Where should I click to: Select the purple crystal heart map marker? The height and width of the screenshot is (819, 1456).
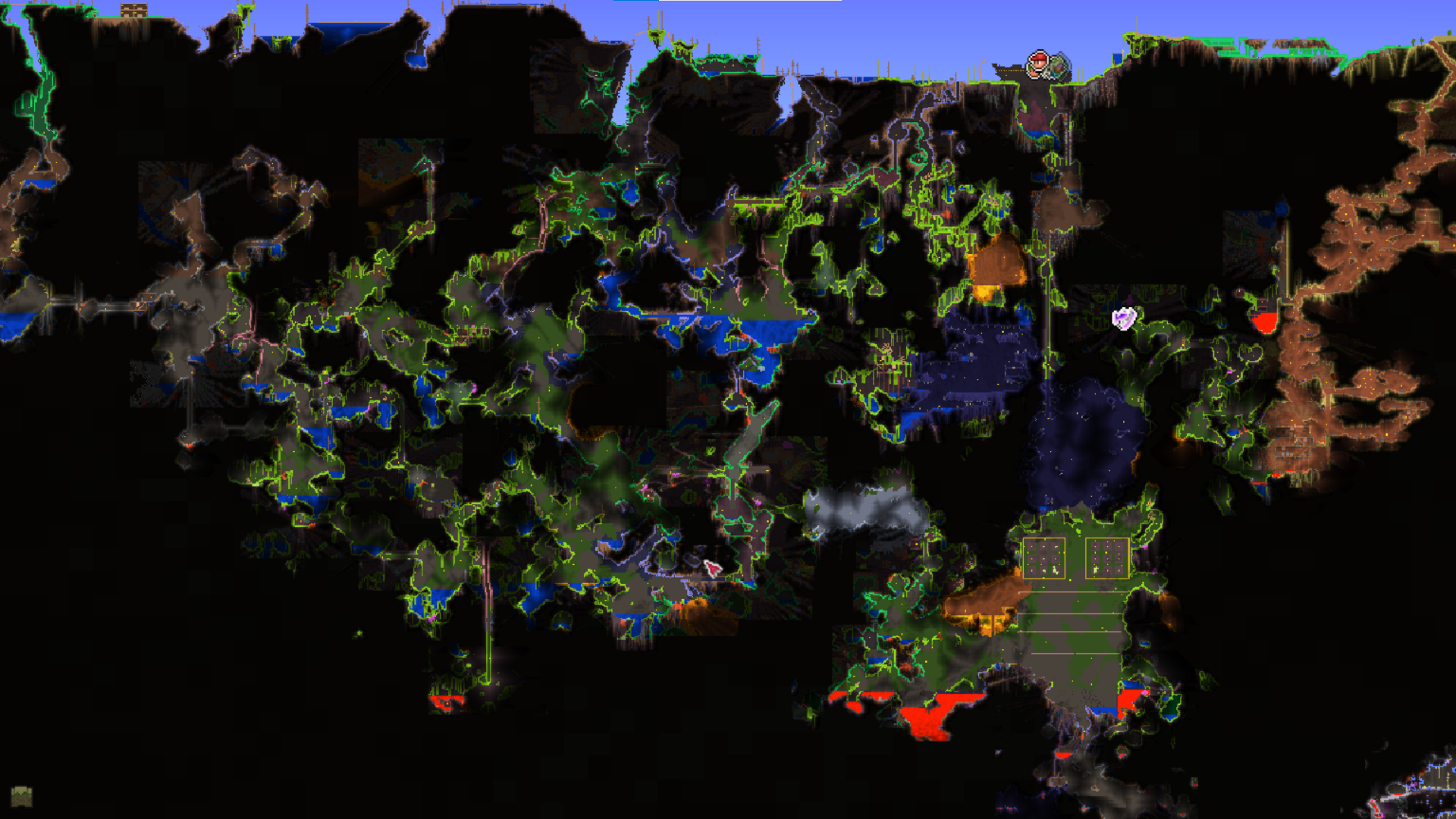point(1124,318)
